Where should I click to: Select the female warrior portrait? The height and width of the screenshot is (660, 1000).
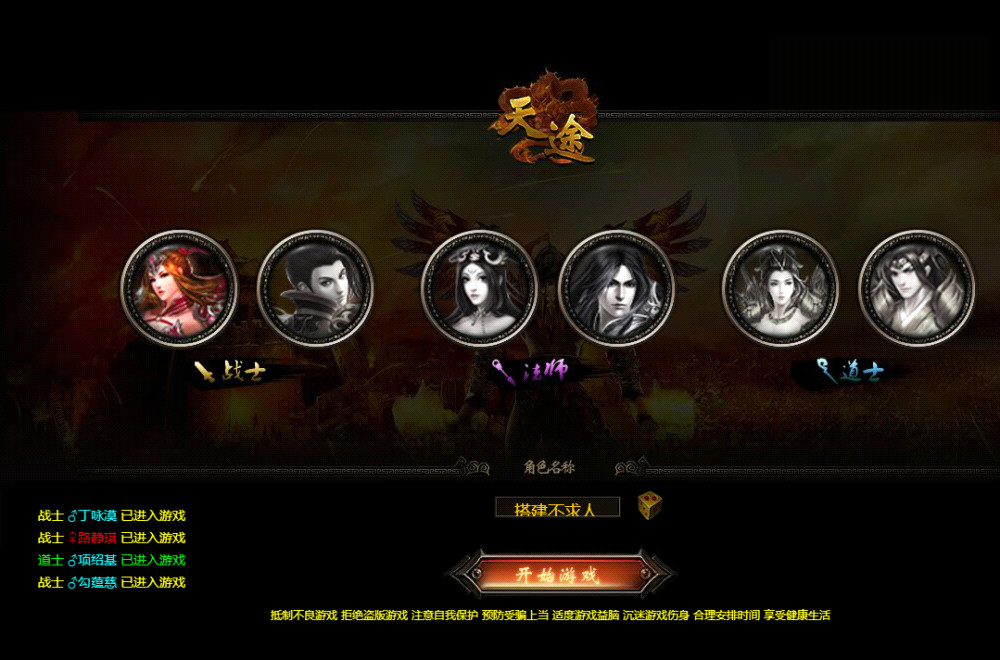[x=178, y=288]
